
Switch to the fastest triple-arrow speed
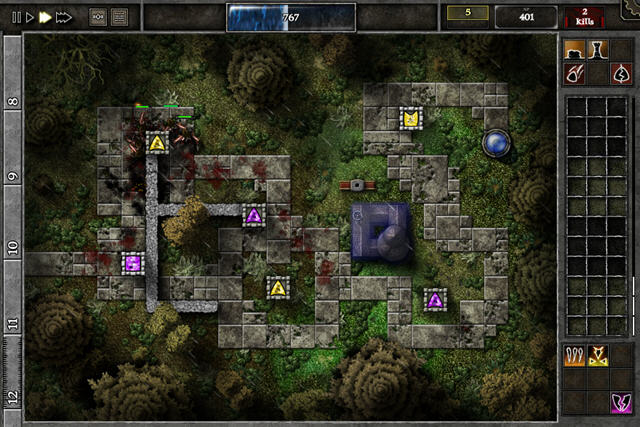[64, 17]
